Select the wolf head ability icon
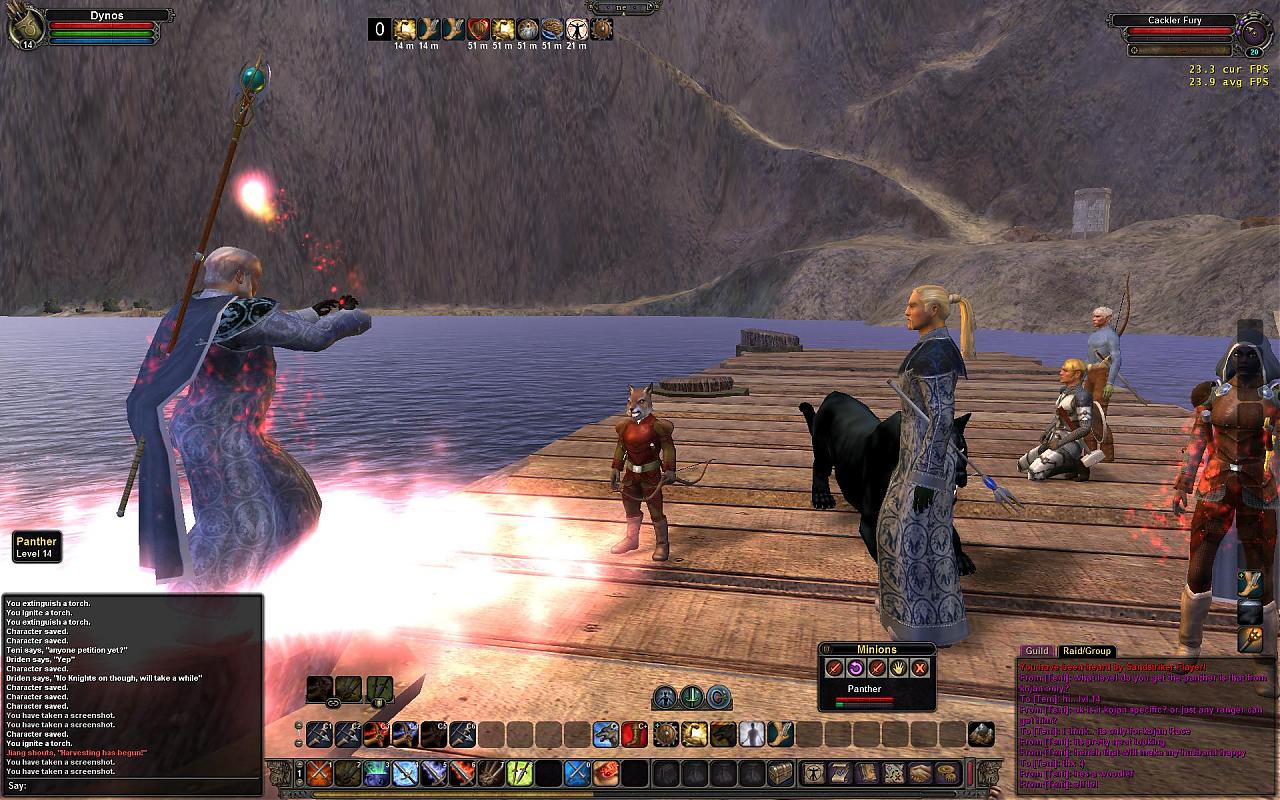Viewport: 1280px width, 800px height. click(605, 734)
